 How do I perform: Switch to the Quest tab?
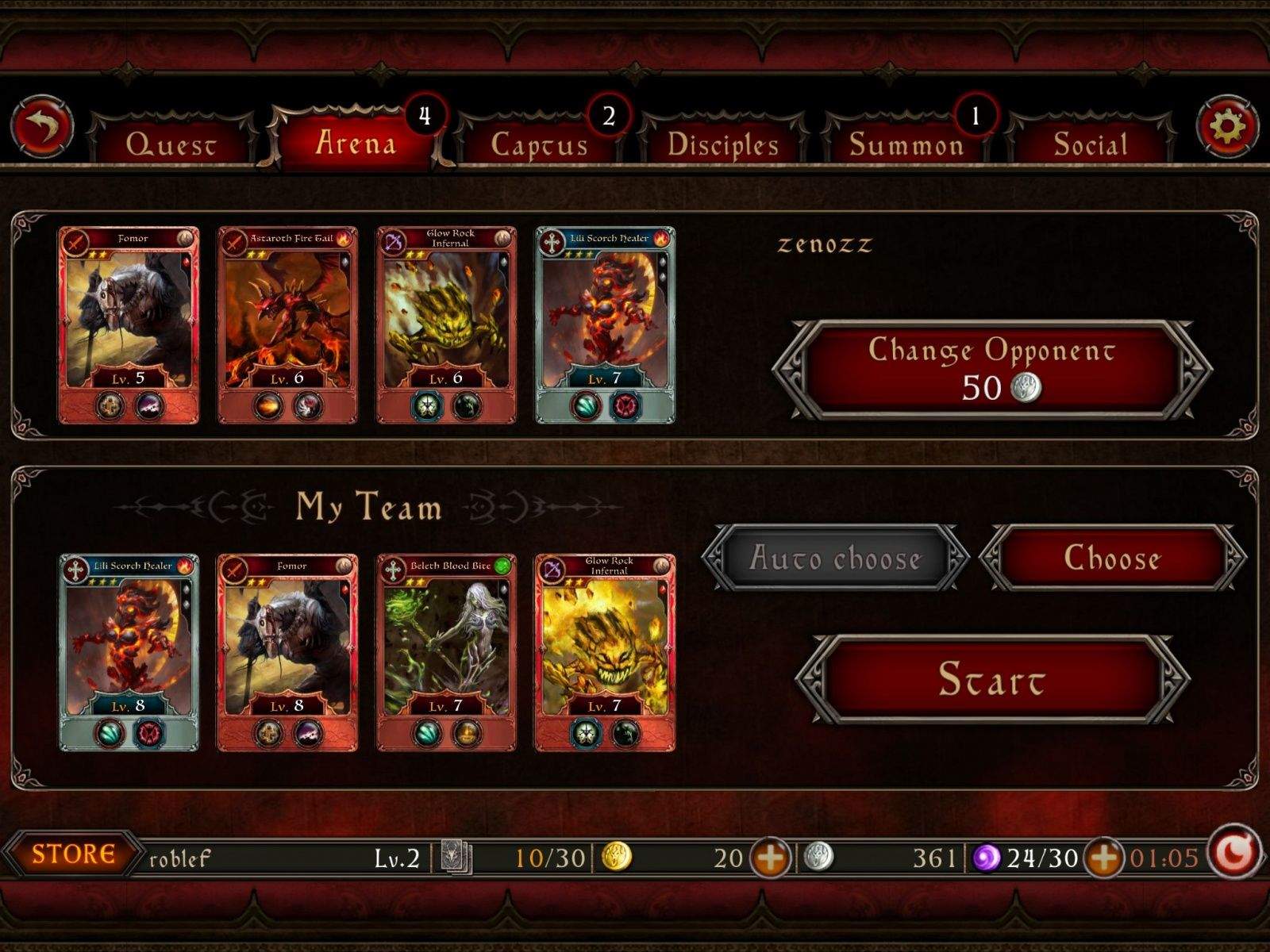[171, 144]
